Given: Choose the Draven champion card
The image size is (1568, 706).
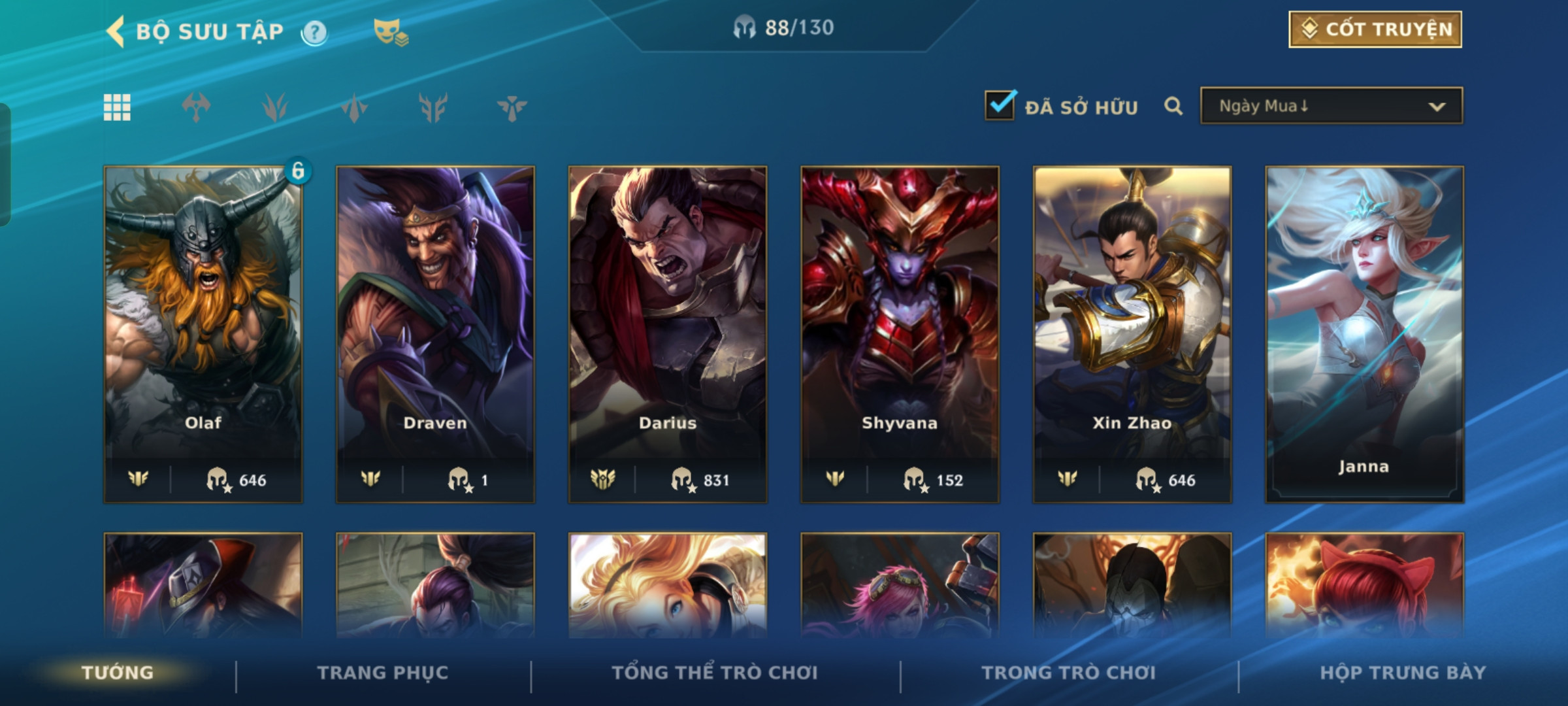Looking at the screenshot, I should click(x=435, y=333).
